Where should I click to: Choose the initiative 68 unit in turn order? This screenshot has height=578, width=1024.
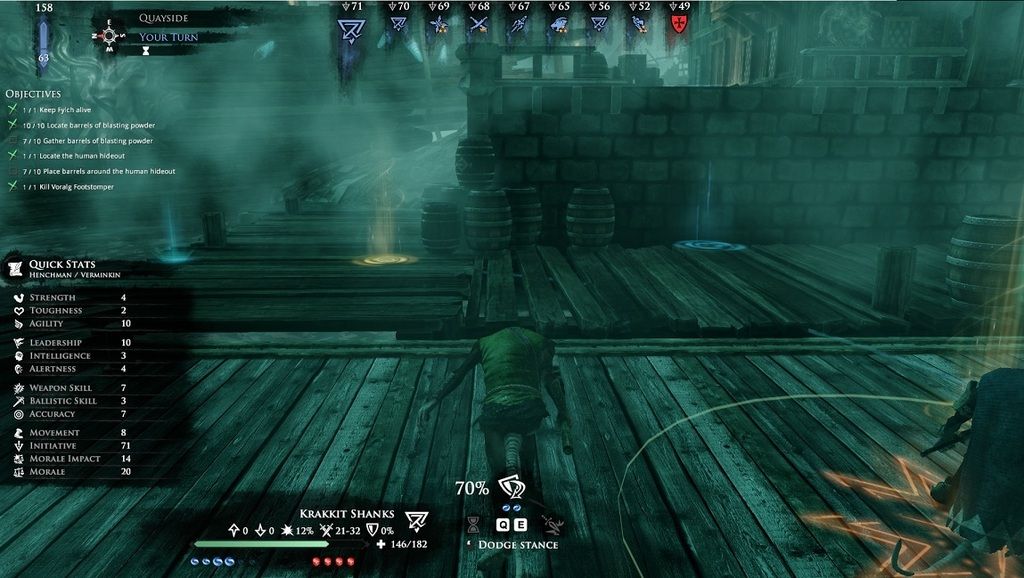tap(478, 25)
